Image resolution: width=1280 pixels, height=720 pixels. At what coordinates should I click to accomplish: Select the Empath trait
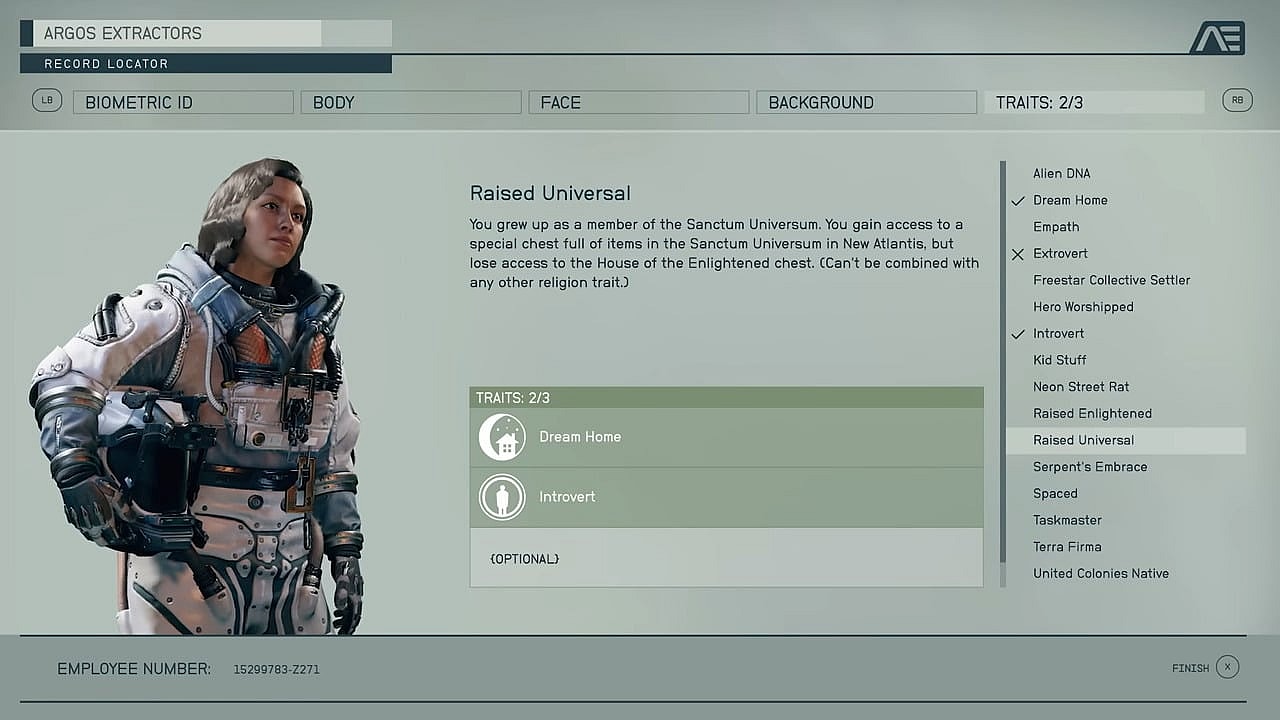click(x=1056, y=227)
